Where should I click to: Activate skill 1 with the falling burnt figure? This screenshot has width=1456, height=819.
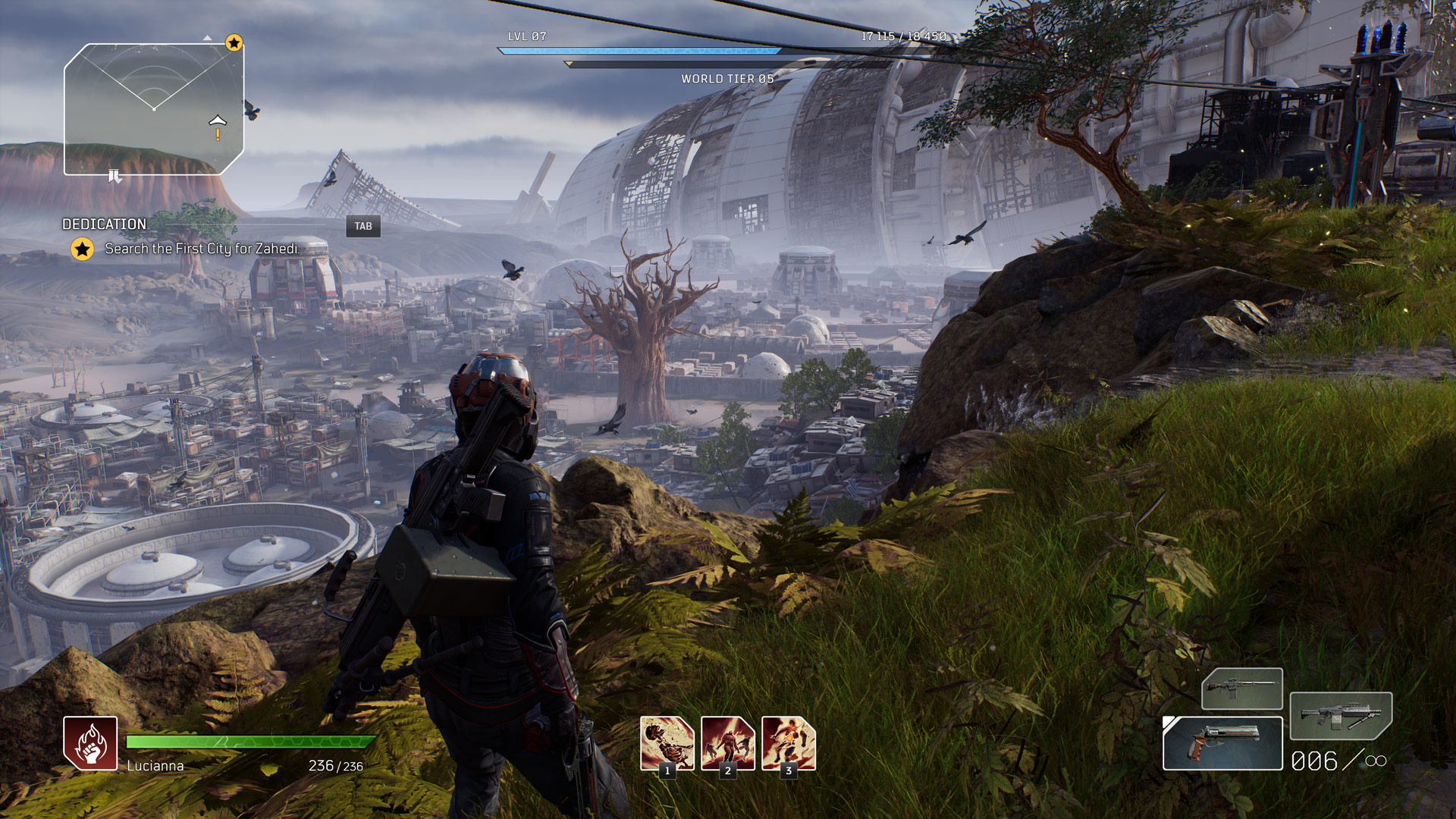click(667, 743)
